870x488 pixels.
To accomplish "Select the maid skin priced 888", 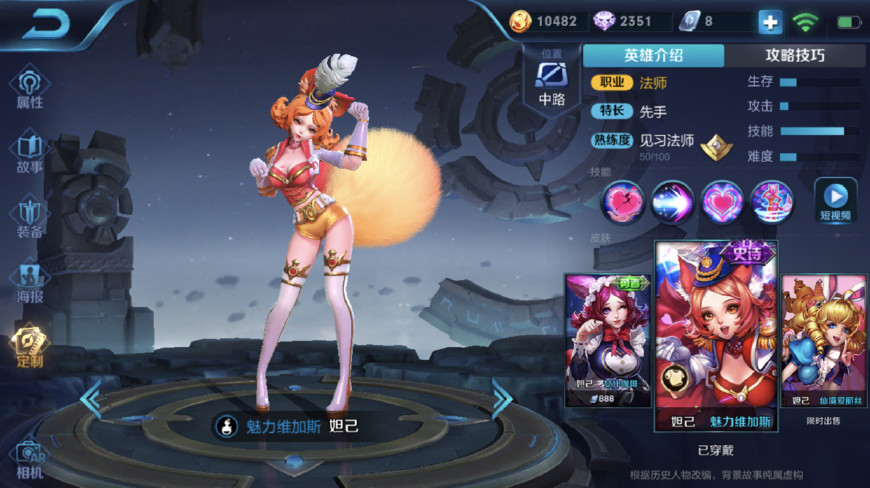I will 607,340.
